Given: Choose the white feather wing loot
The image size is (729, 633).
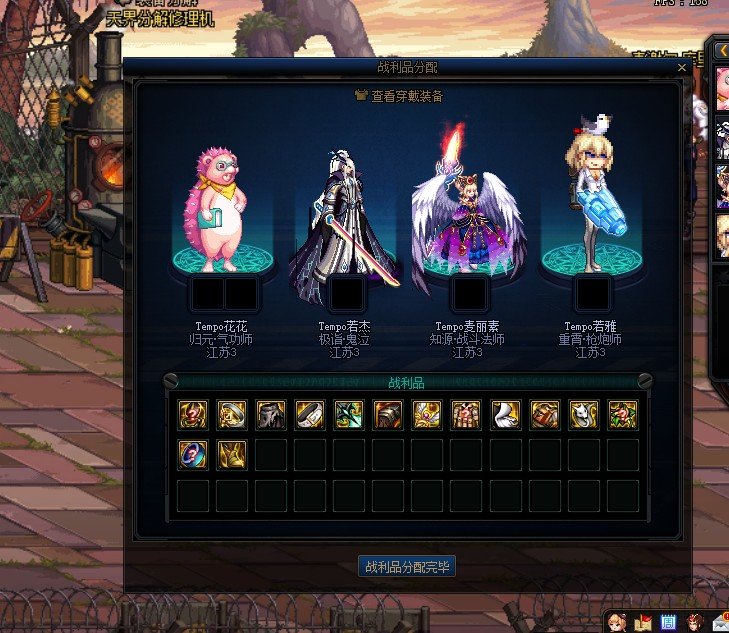Looking at the screenshot, I should pos(505,415).
